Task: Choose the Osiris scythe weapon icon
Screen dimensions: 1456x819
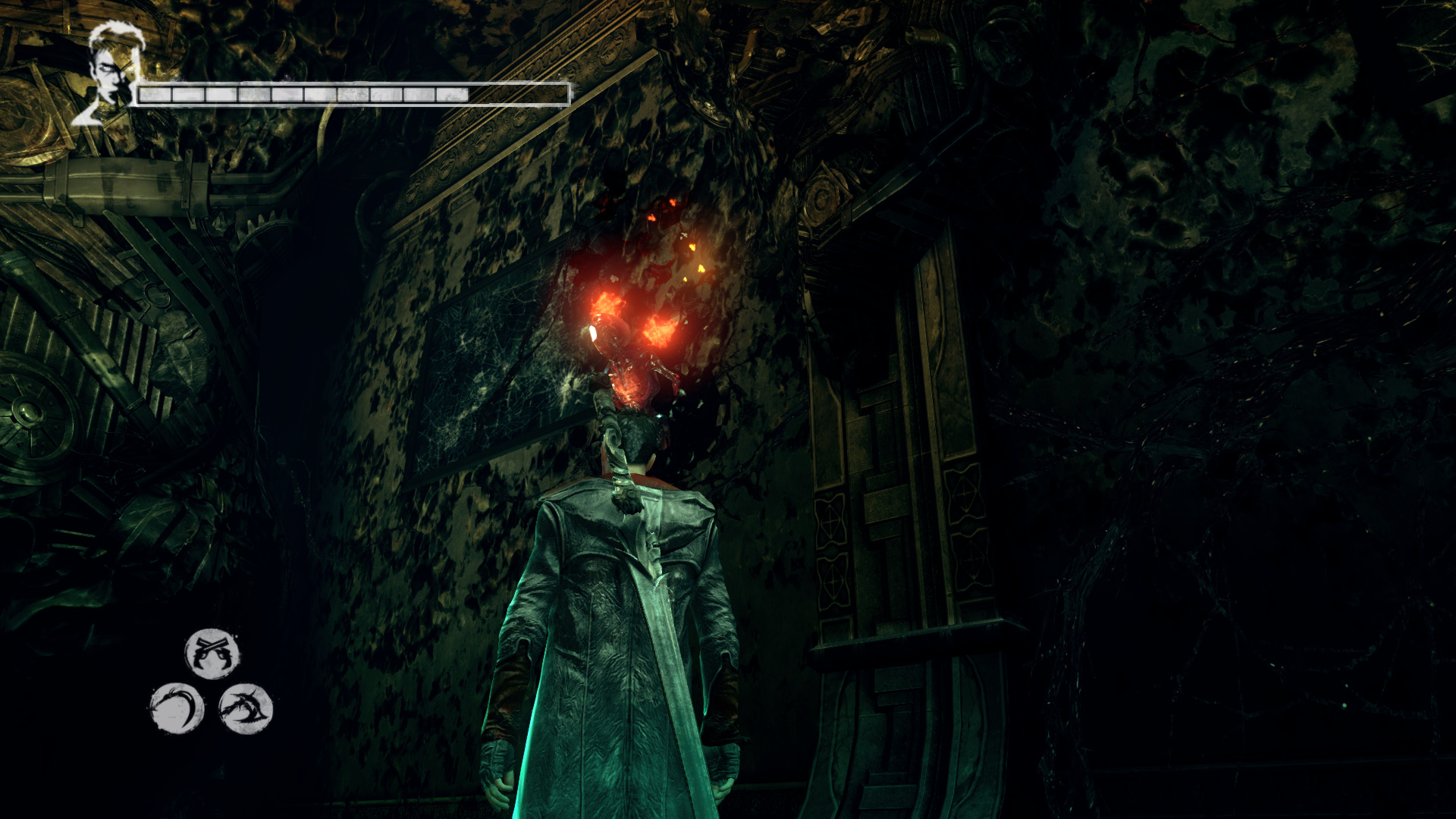Action: click(x=177, y=708)
